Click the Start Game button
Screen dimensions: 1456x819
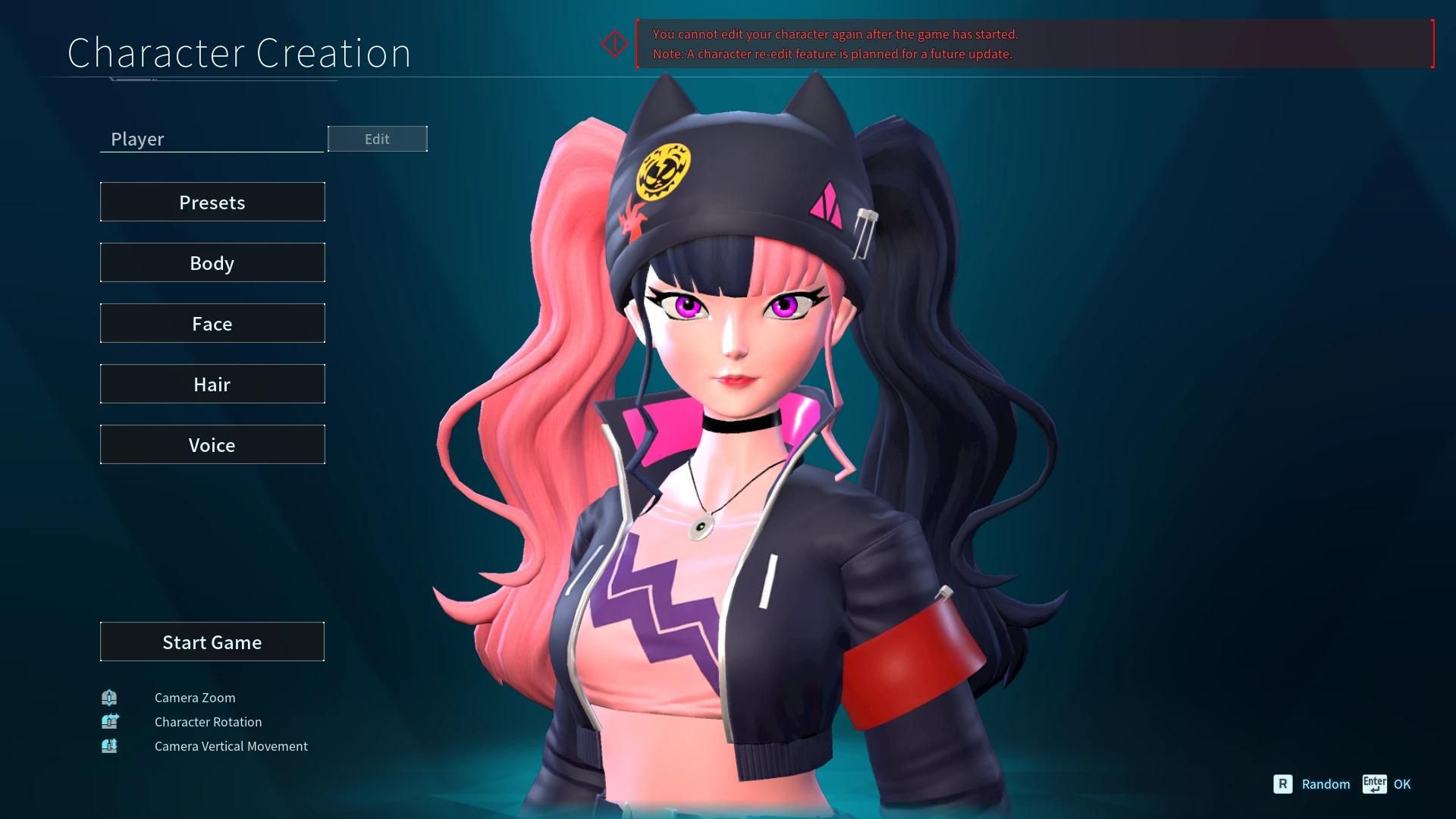[x=212, y=642]
